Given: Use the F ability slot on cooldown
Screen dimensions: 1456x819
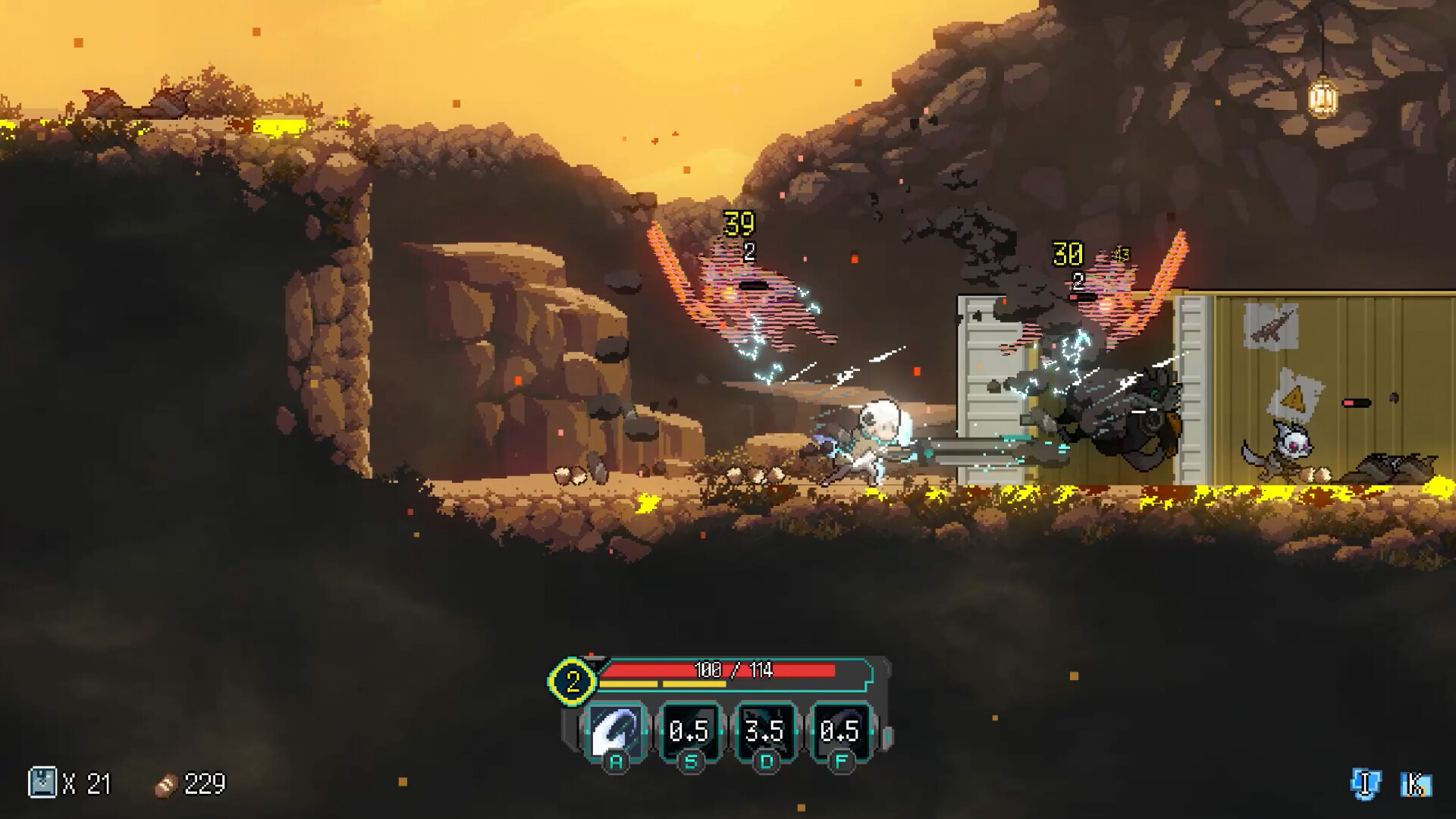Looking at the screenshot, I should pyautogui.click(x=839, y=731).
